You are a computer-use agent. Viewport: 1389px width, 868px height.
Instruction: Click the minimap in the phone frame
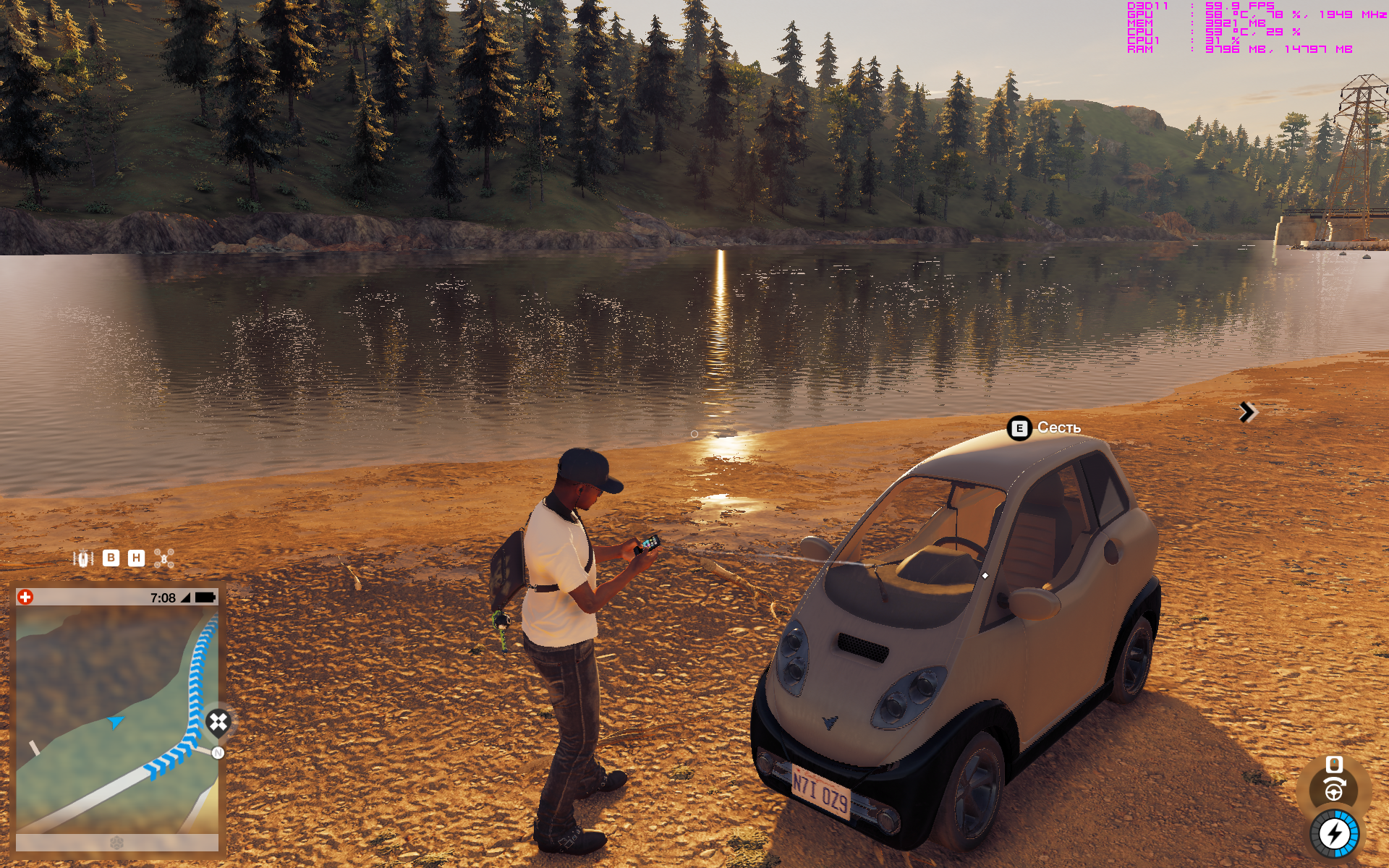tap(116, 719)
